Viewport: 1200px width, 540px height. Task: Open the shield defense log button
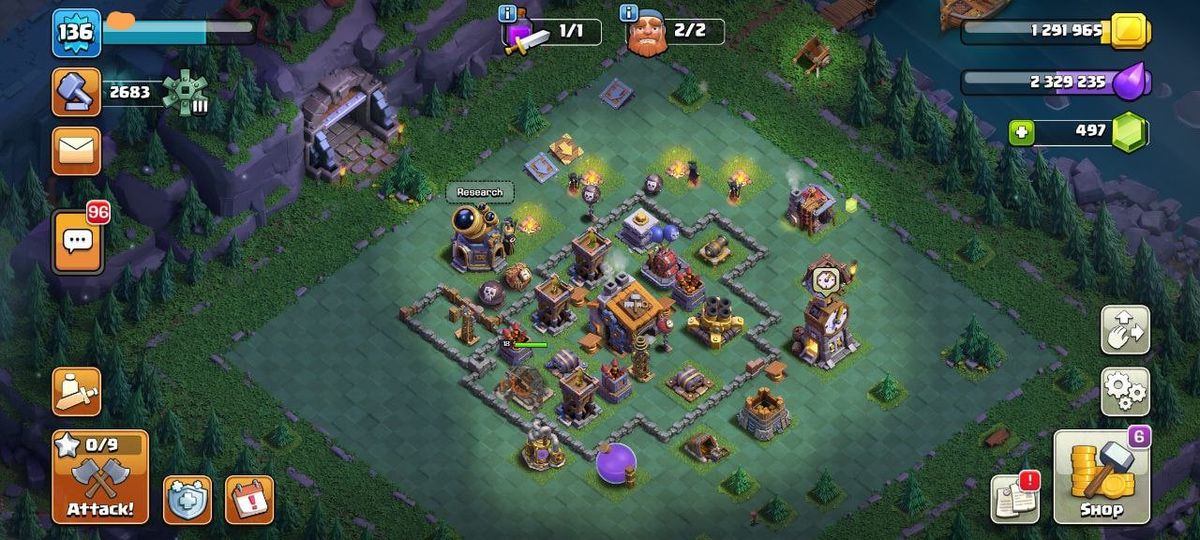point(188,499)
